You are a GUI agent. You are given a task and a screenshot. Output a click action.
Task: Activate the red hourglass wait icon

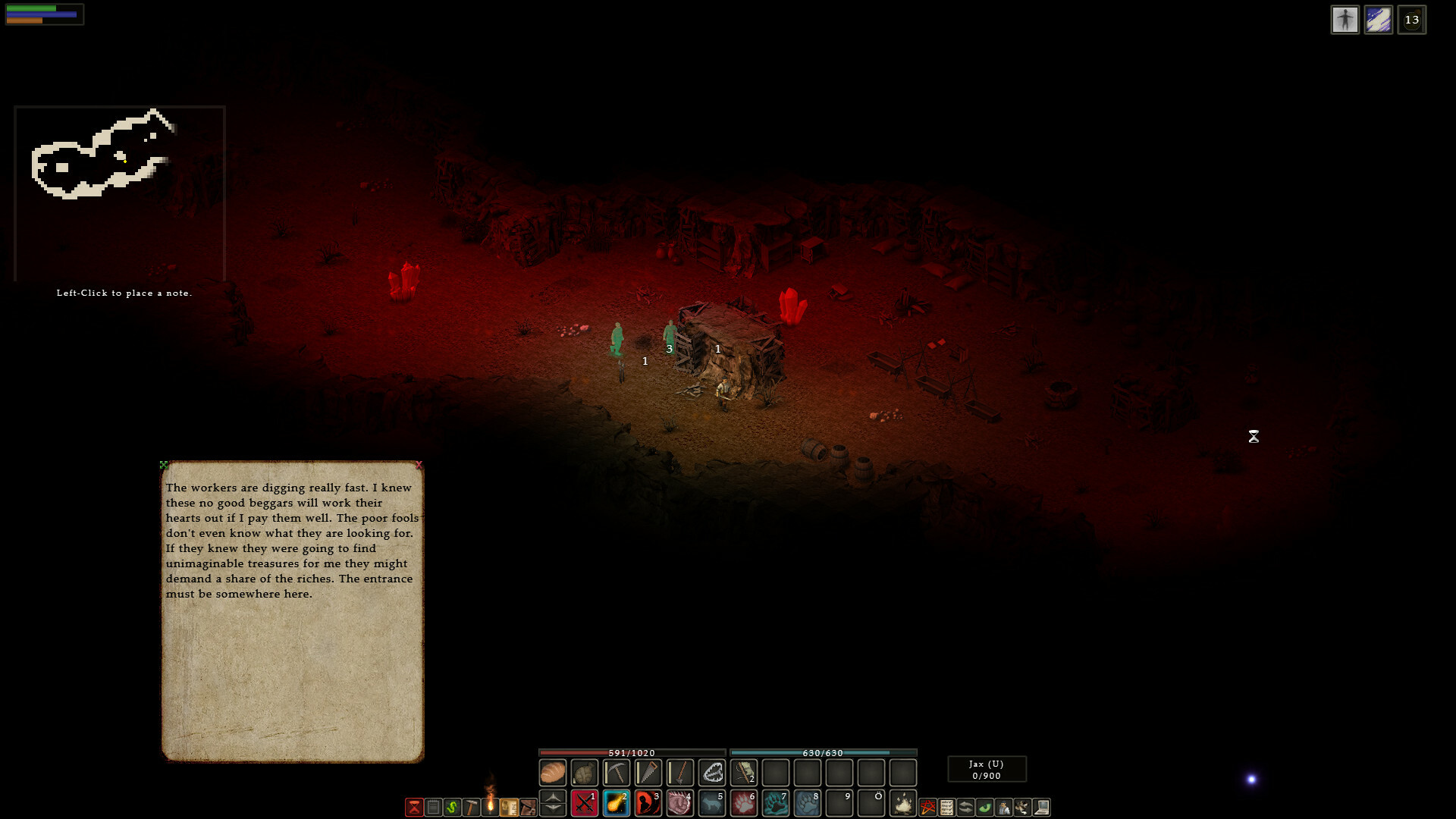(413, 808)
